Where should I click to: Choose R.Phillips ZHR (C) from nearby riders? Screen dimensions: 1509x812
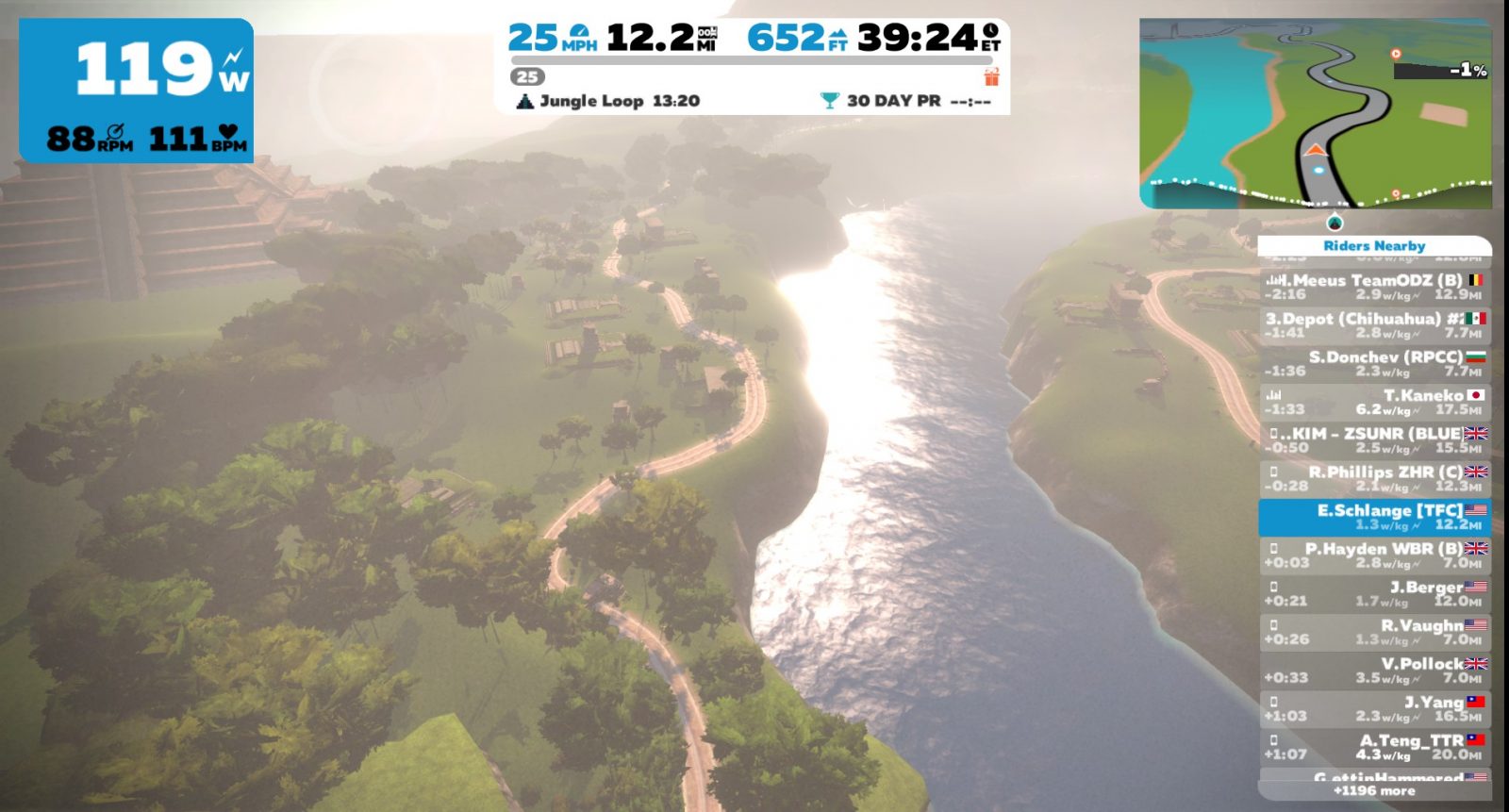click(1374, 478)
